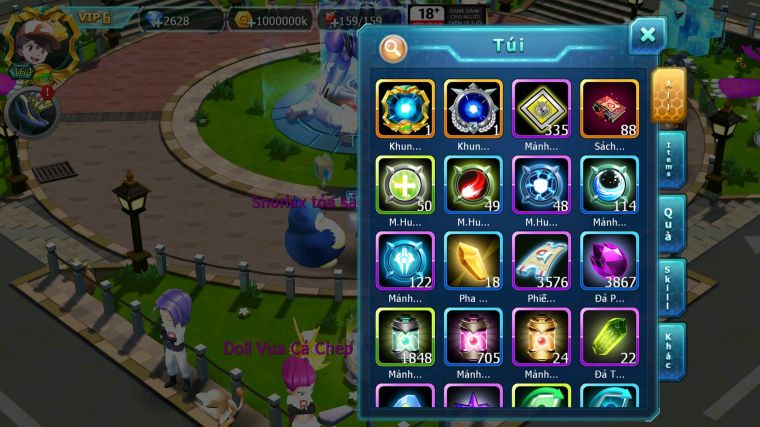This screenshot has width=760, height=427.
Task: Pick the green cross medal with 50
Action: pyautogui.click(x=405, y=184)
